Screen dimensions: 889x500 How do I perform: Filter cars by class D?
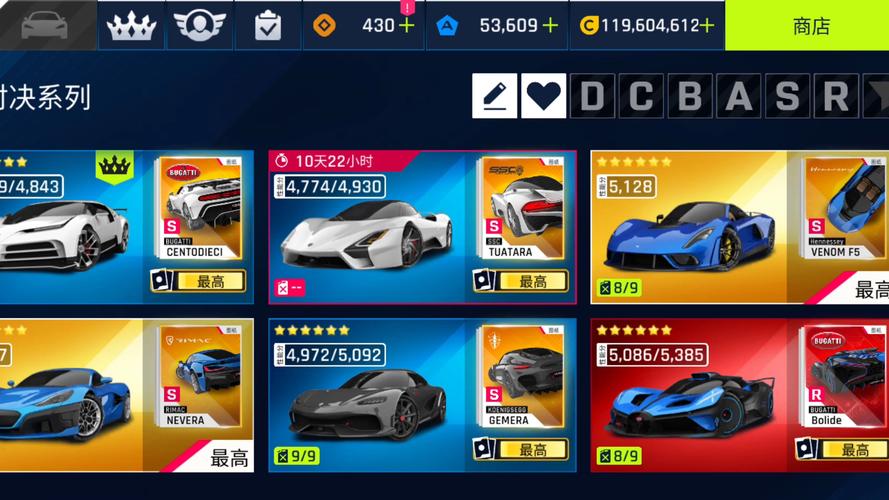point(592,96)
